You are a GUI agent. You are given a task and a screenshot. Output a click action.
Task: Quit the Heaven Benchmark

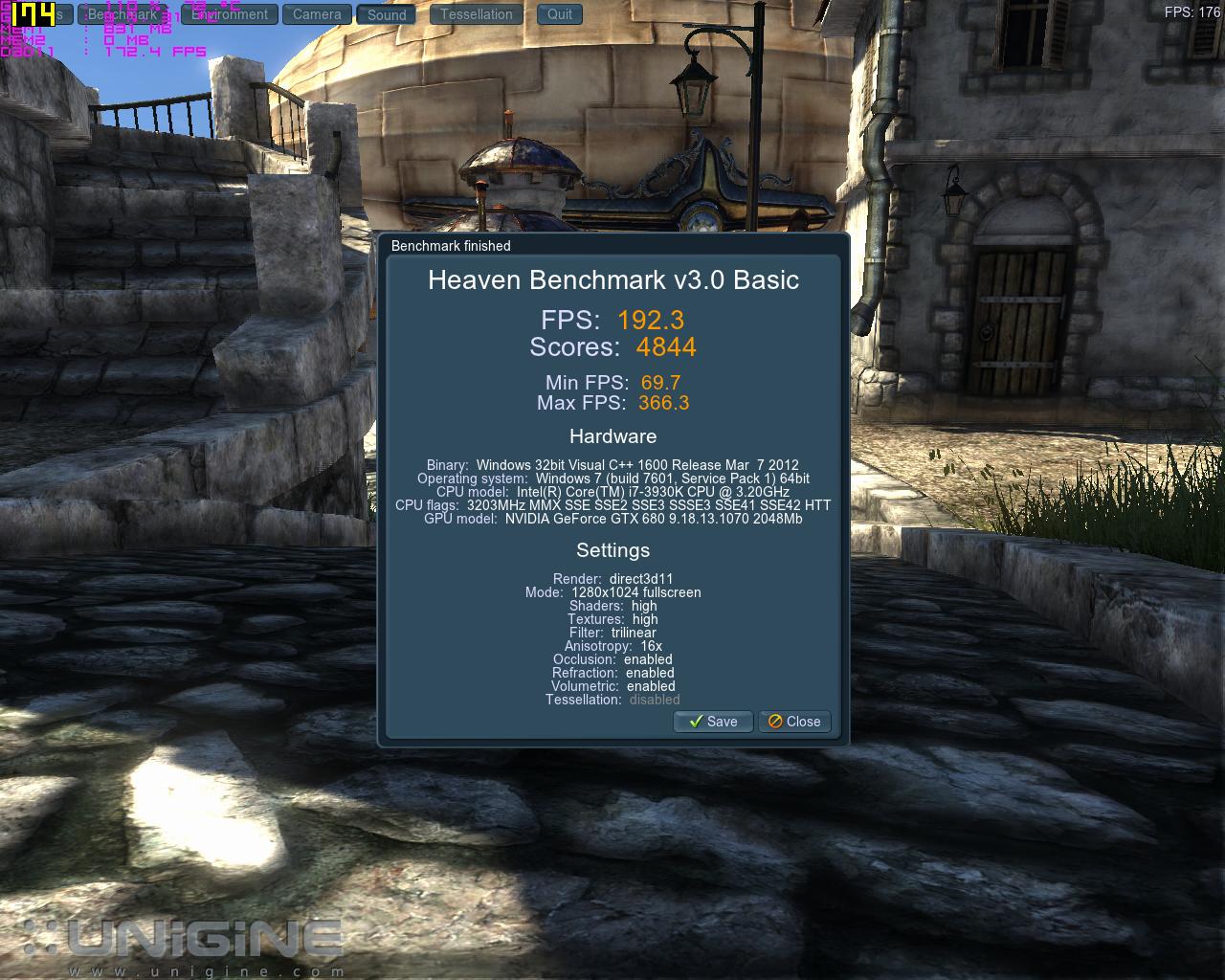click(560, 14)
